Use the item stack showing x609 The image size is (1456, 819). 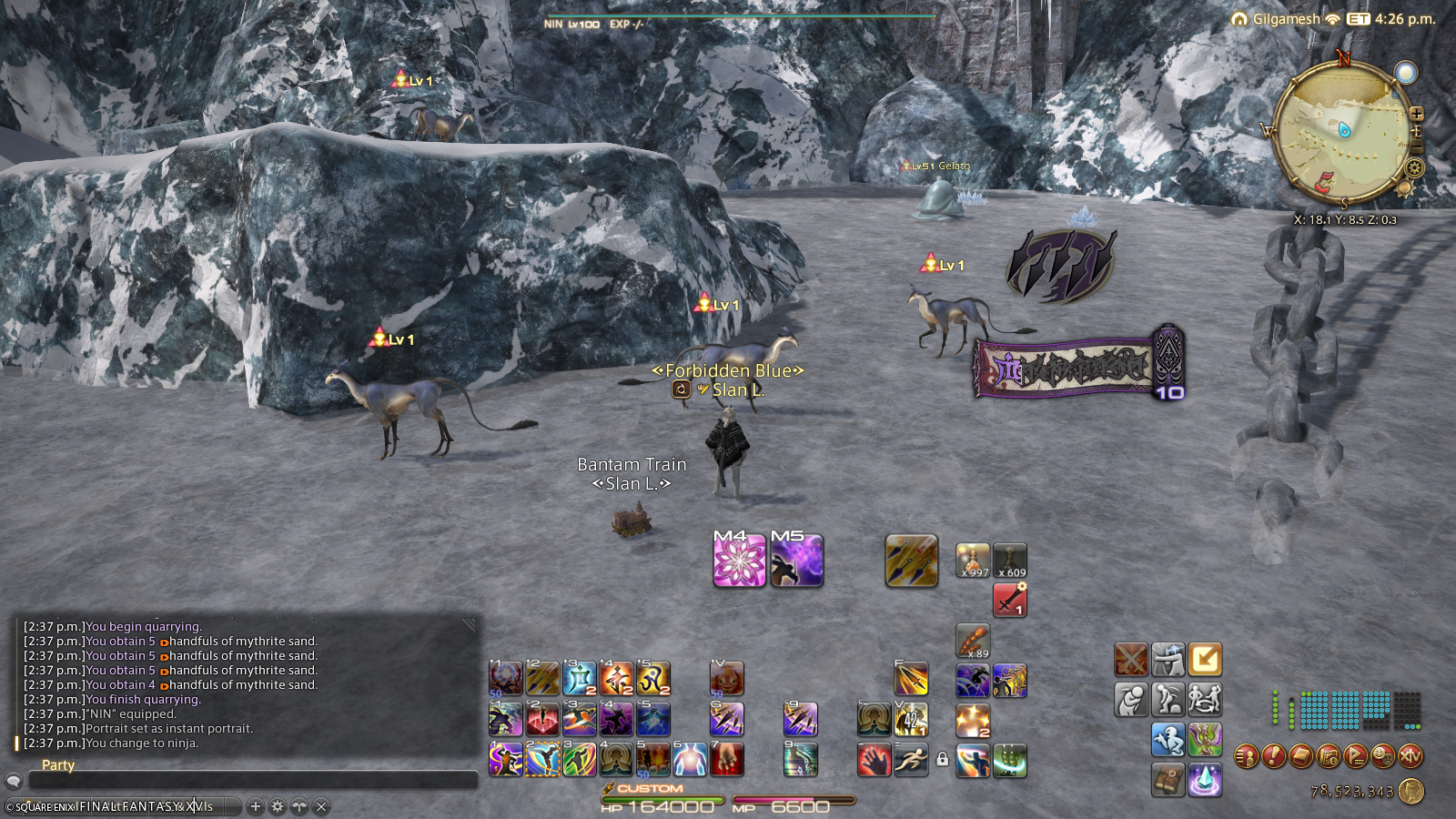[1010, 561]
